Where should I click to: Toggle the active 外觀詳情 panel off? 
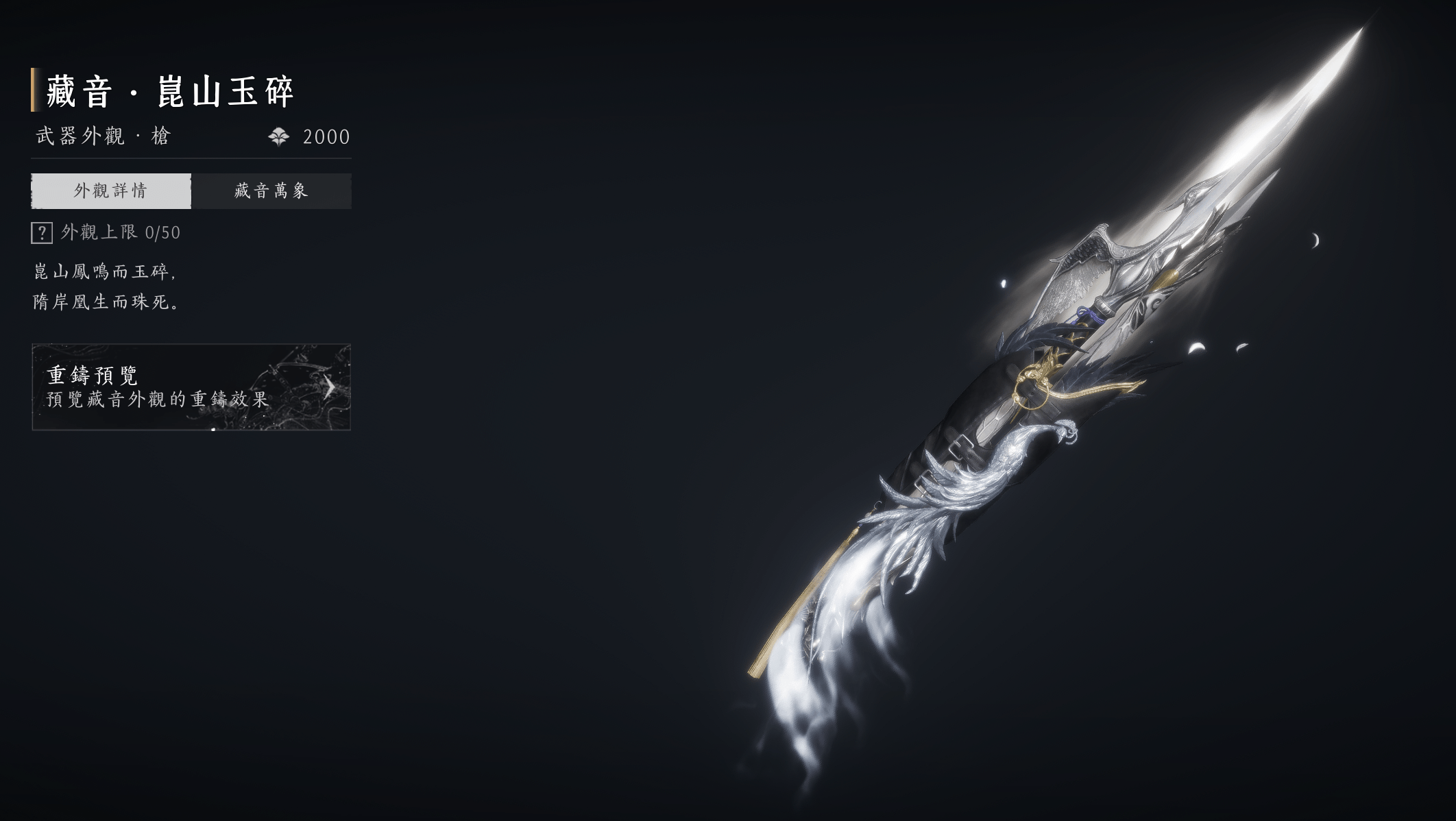click(x=112, y=189)
